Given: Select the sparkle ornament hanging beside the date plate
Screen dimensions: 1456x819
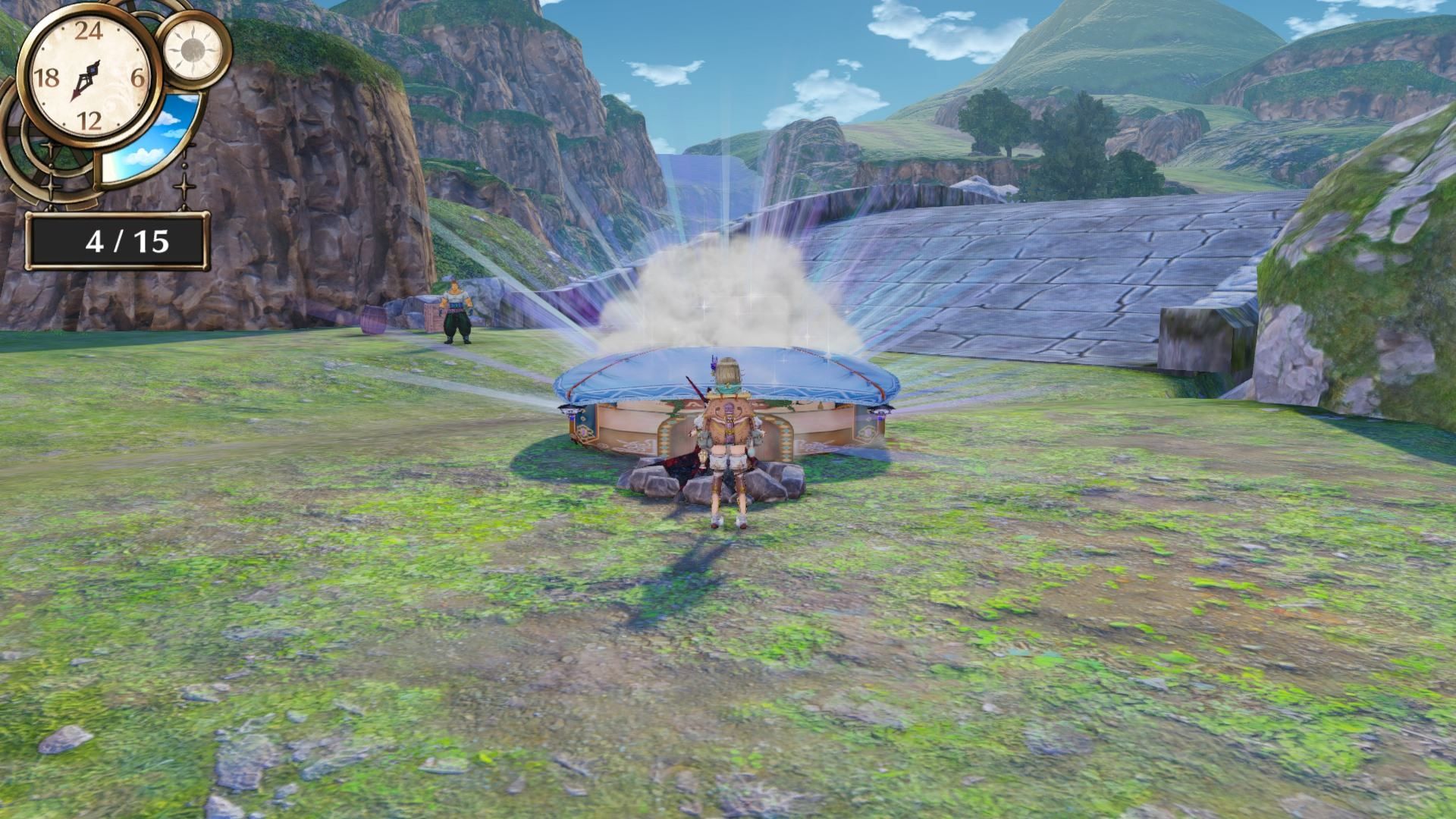Looking at the screenshot, I should click(183, 185).
